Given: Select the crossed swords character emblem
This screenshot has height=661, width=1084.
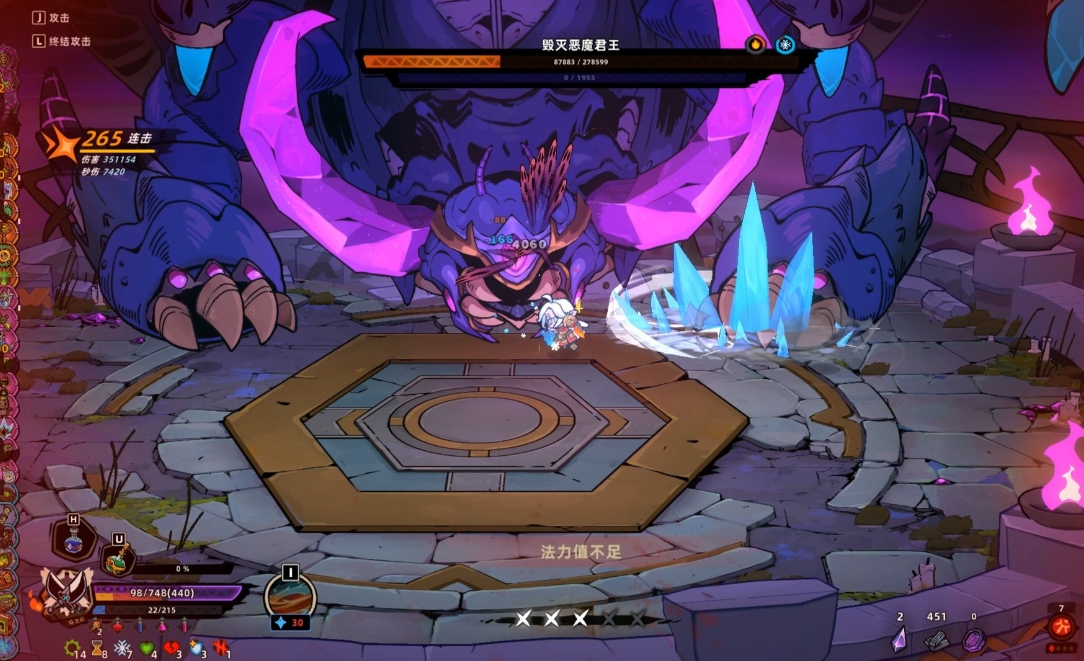Looking at the screenshot, I should coord(65,591).
